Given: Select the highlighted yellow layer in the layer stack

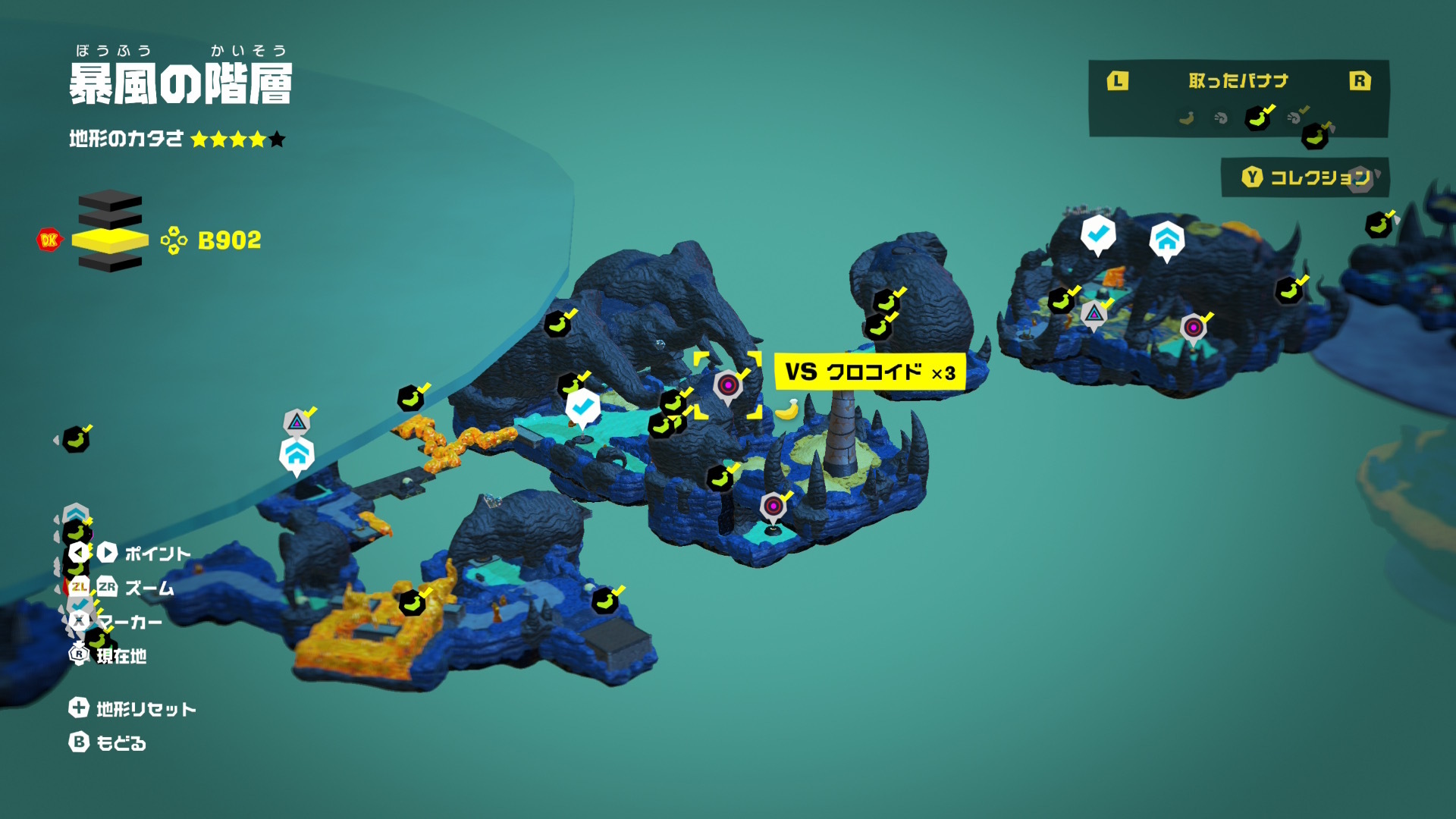Looking at the screenshot, I should point(111,240).
